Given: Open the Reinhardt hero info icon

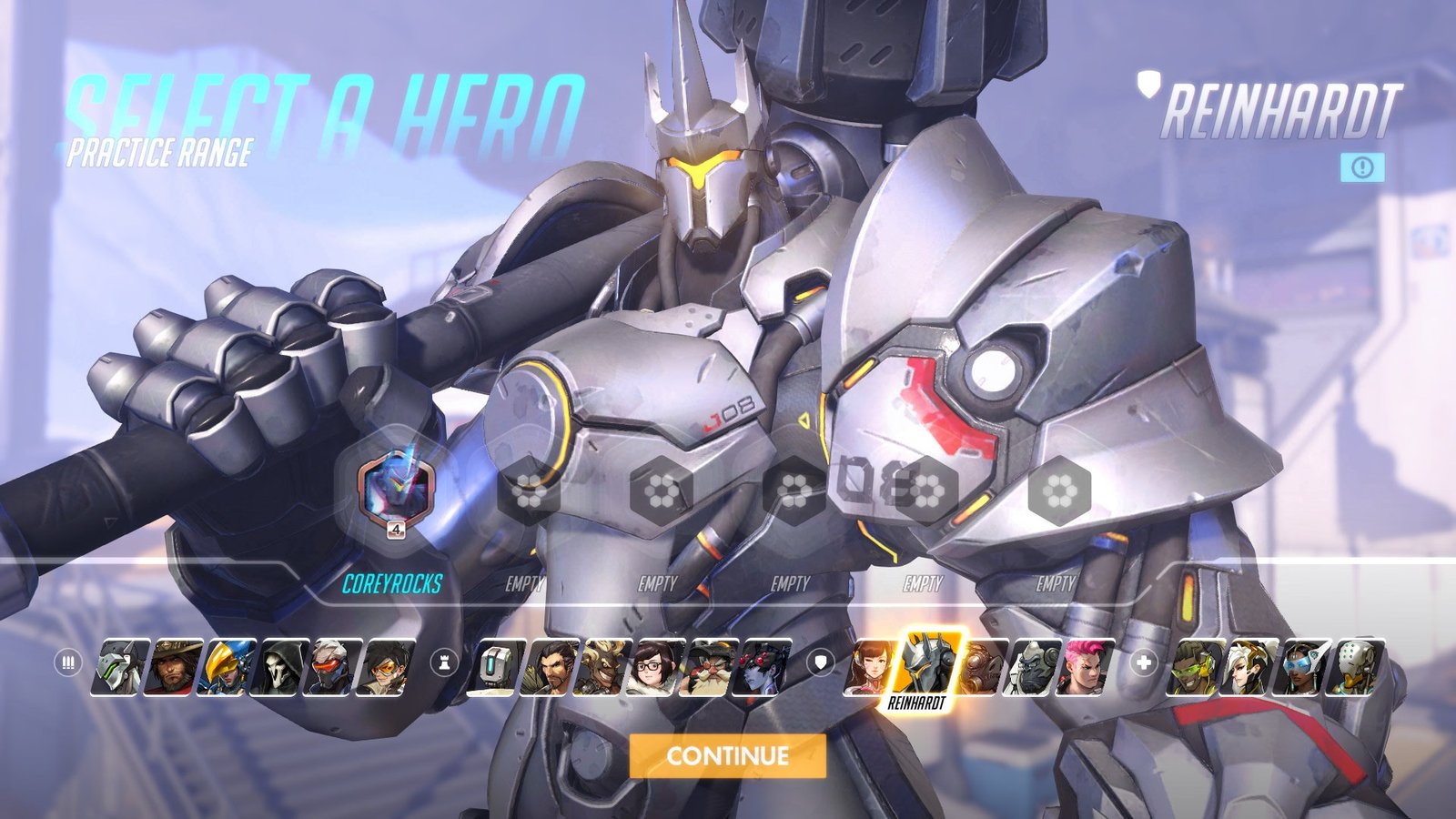Looking at the screenshot, I should tap(1362, 167).
